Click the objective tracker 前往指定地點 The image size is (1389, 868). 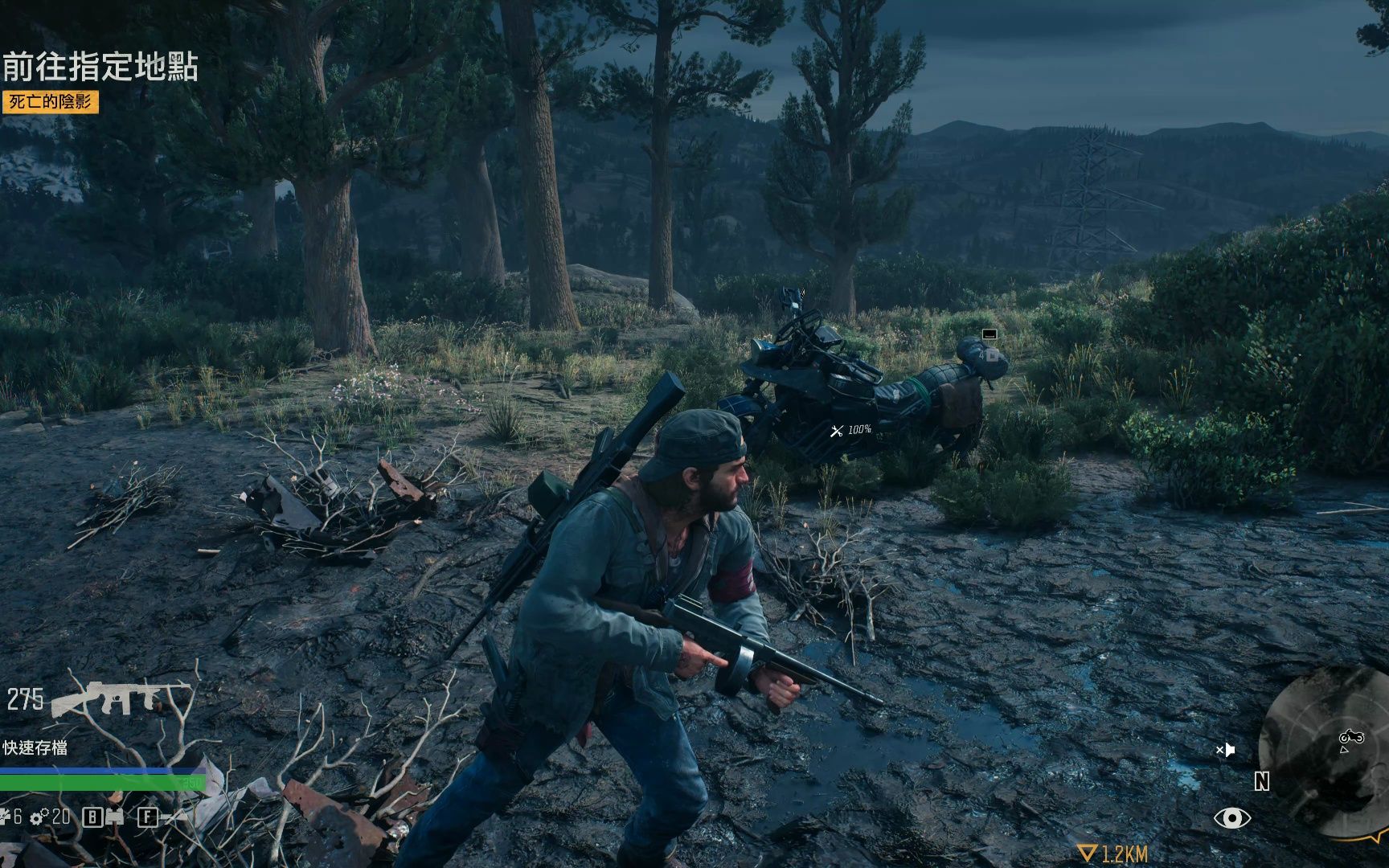(x=100, y=68)
